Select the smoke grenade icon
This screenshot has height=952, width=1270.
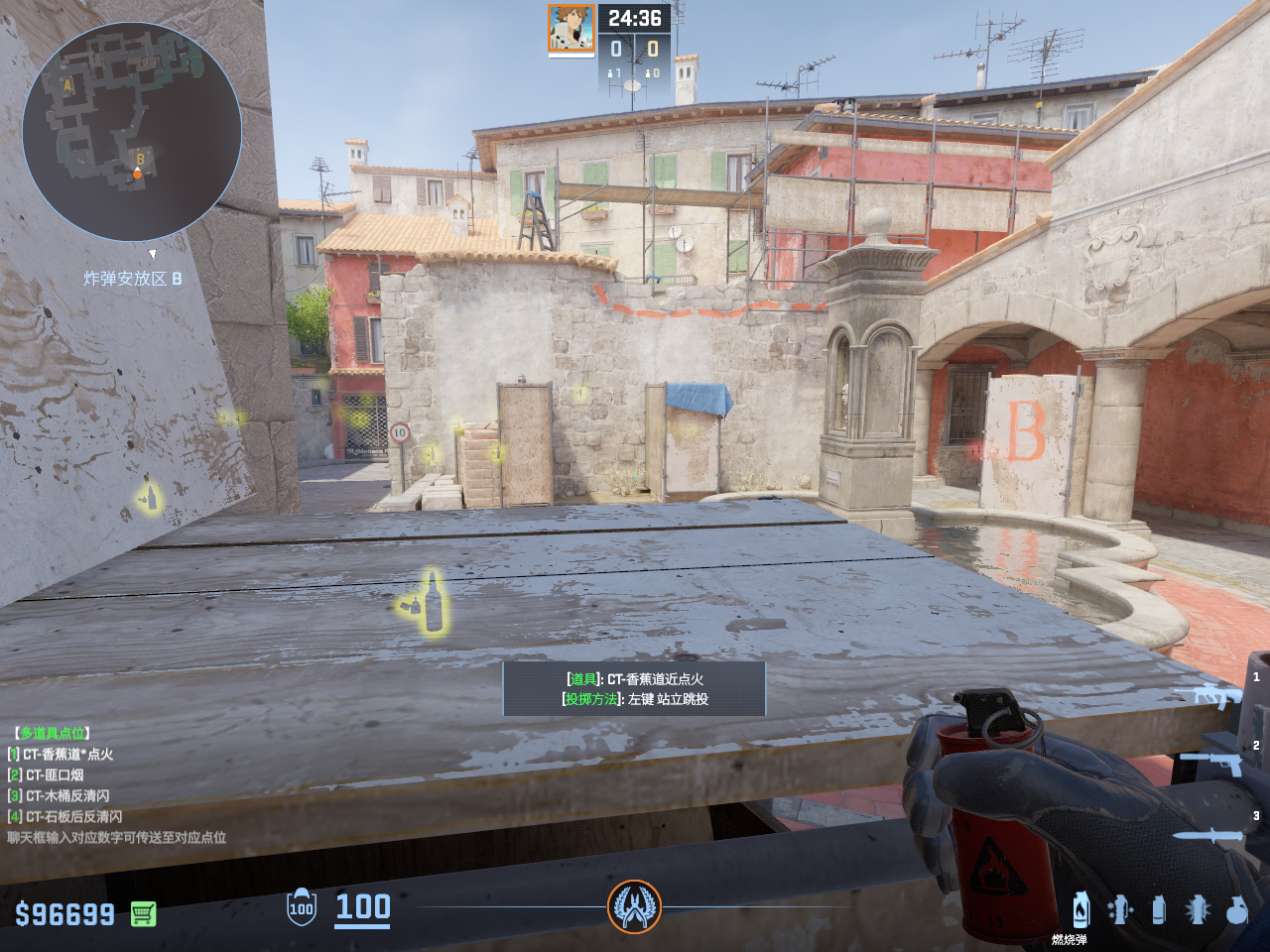click(1158, 909)
